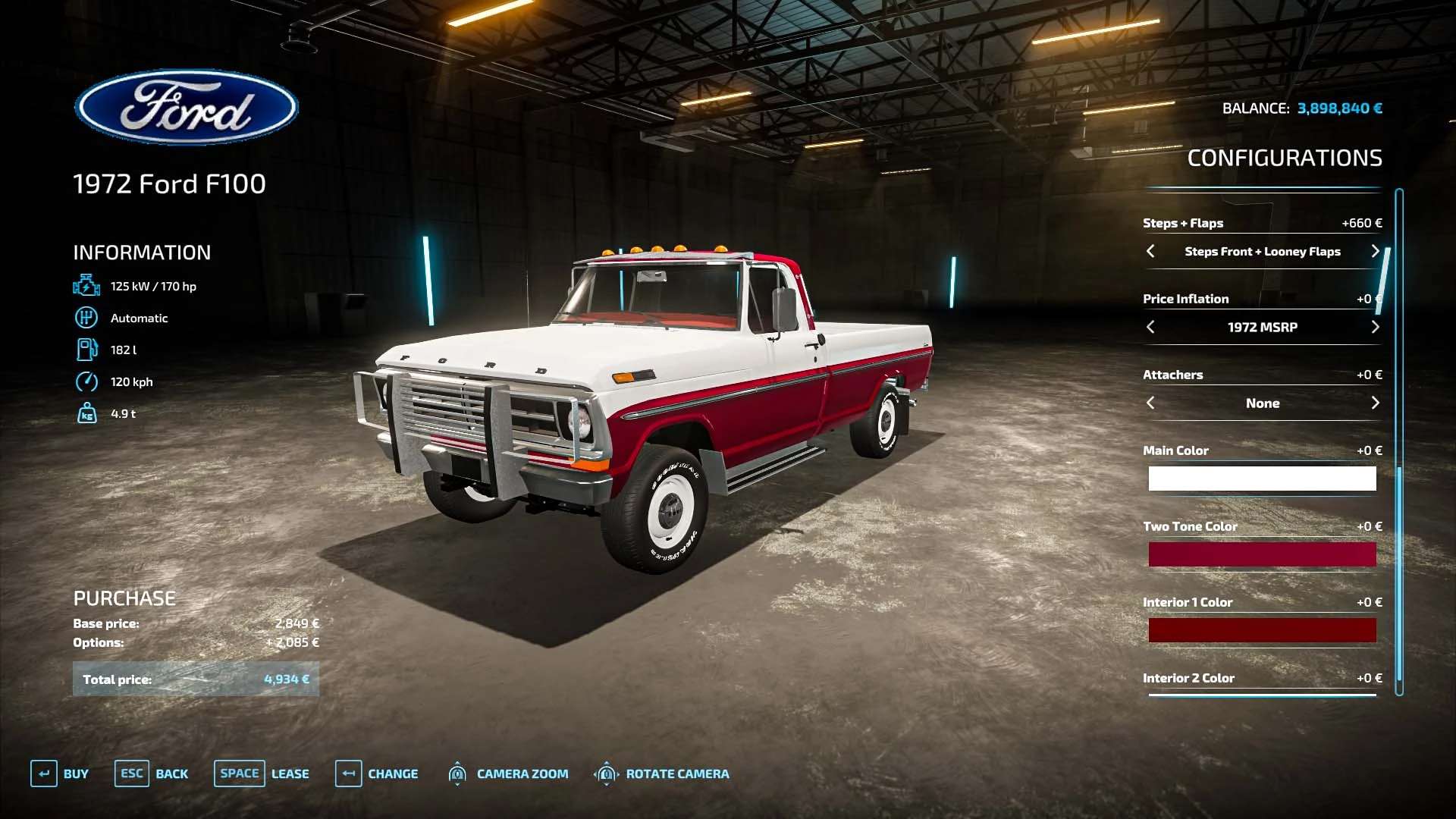Viewport: 1456px width, 819px height.
Task: Cycle Attachers to the next option
Action: (1375, 403)
